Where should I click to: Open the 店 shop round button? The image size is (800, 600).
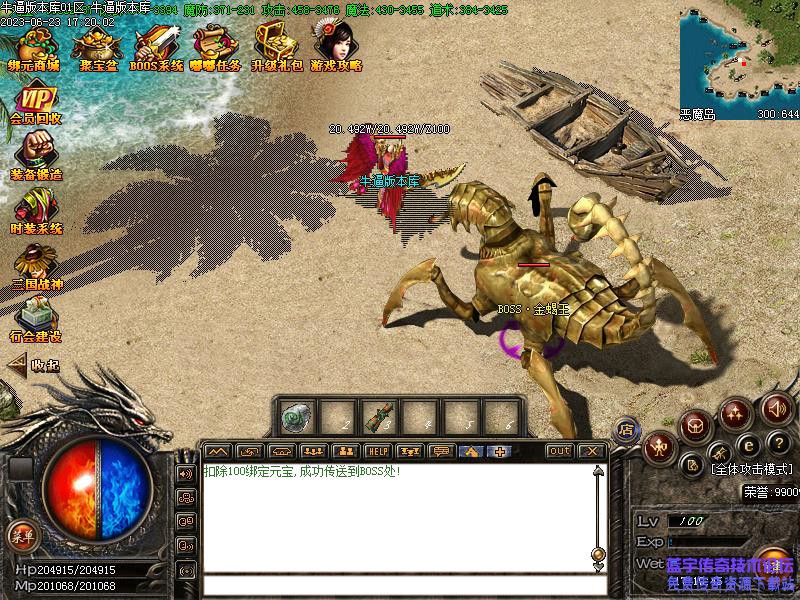(626, 429)
